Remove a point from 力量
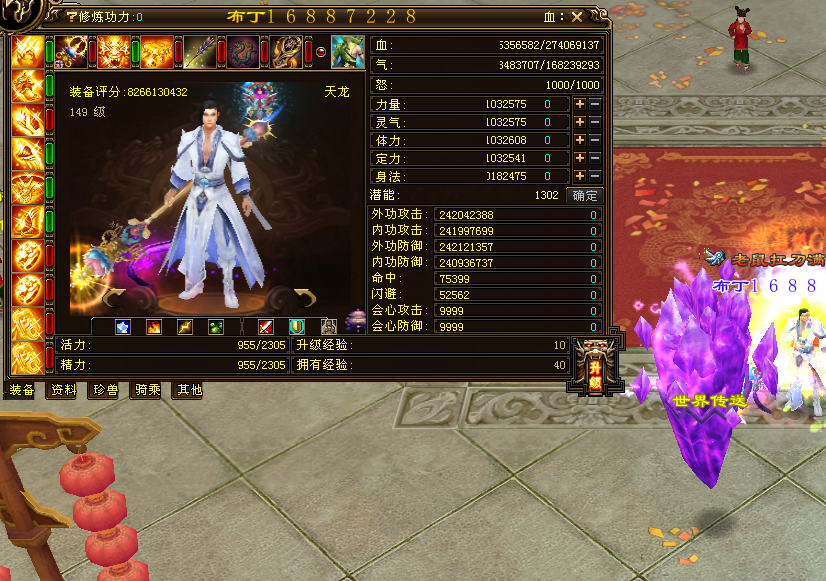 pyautogui.click(x=595, y=105)
